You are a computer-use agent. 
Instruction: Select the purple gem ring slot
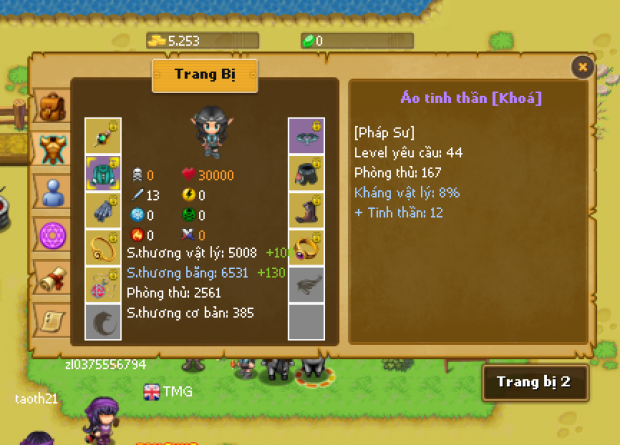tap(306, 248)
